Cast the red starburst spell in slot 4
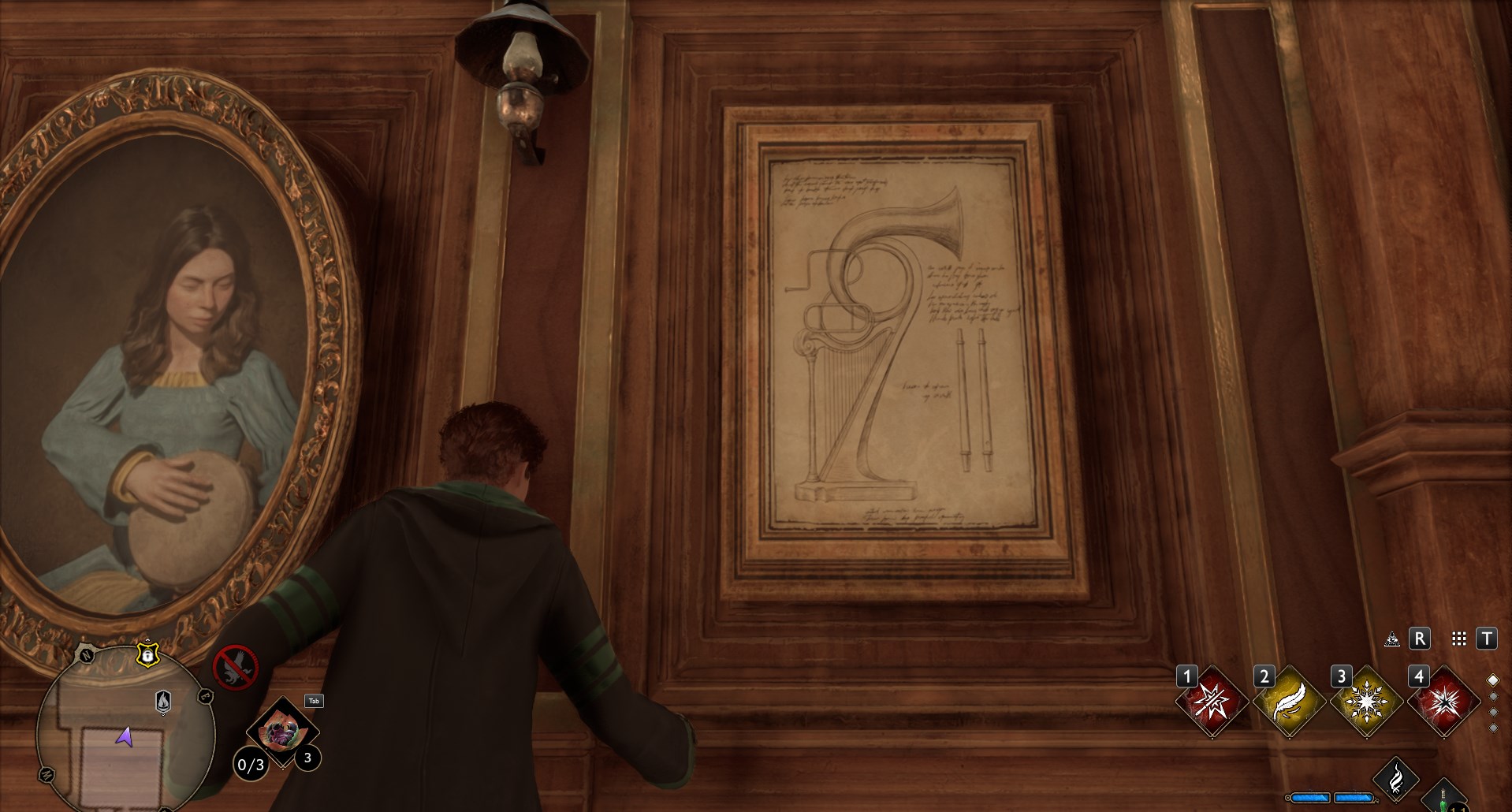The image size is (1512, 812). [1443, 702]
